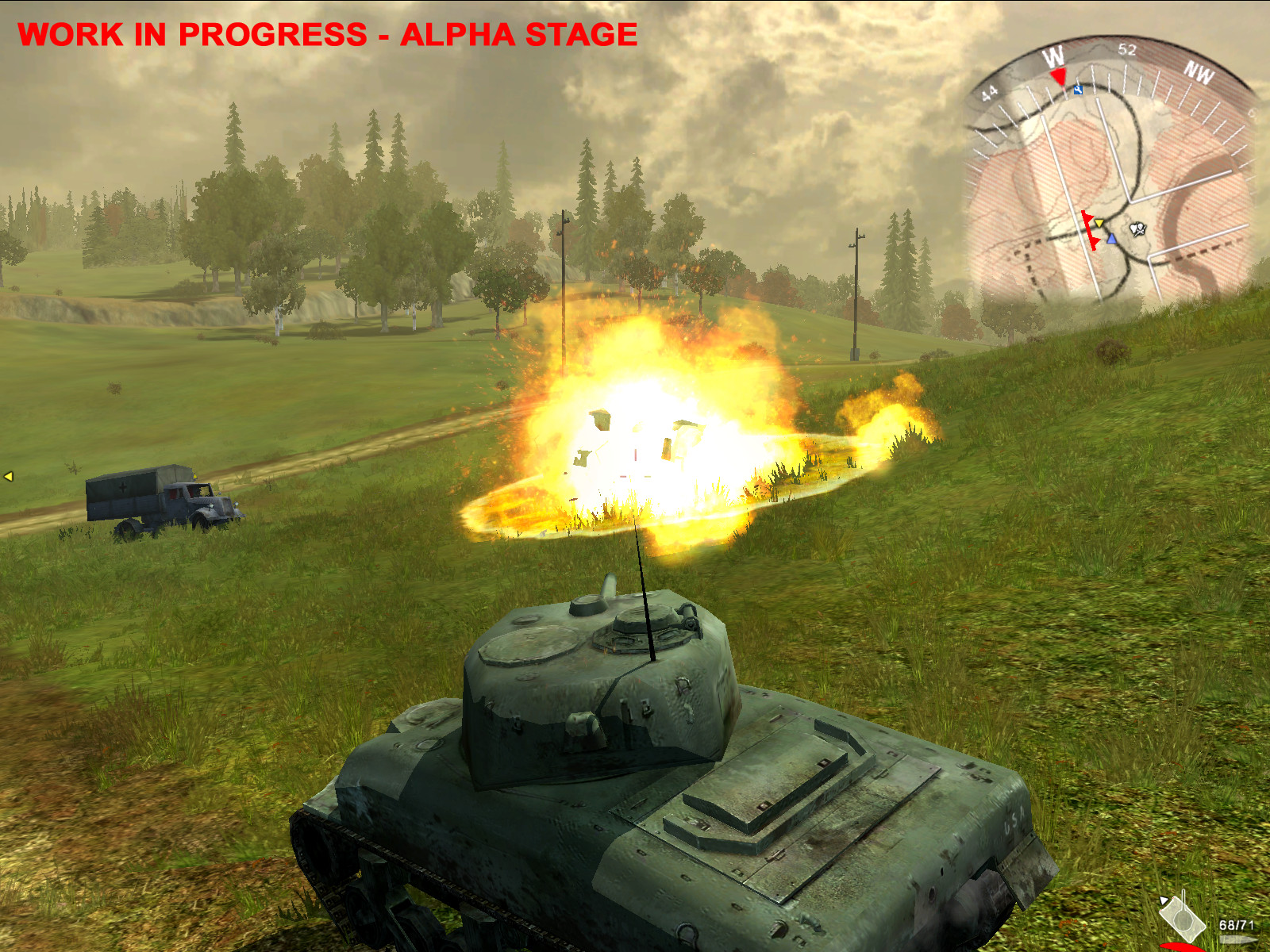Select the yellow triangle unit marker on the minimap
This screenshot has width=1270, height=952.
[x=1099, y=223]
